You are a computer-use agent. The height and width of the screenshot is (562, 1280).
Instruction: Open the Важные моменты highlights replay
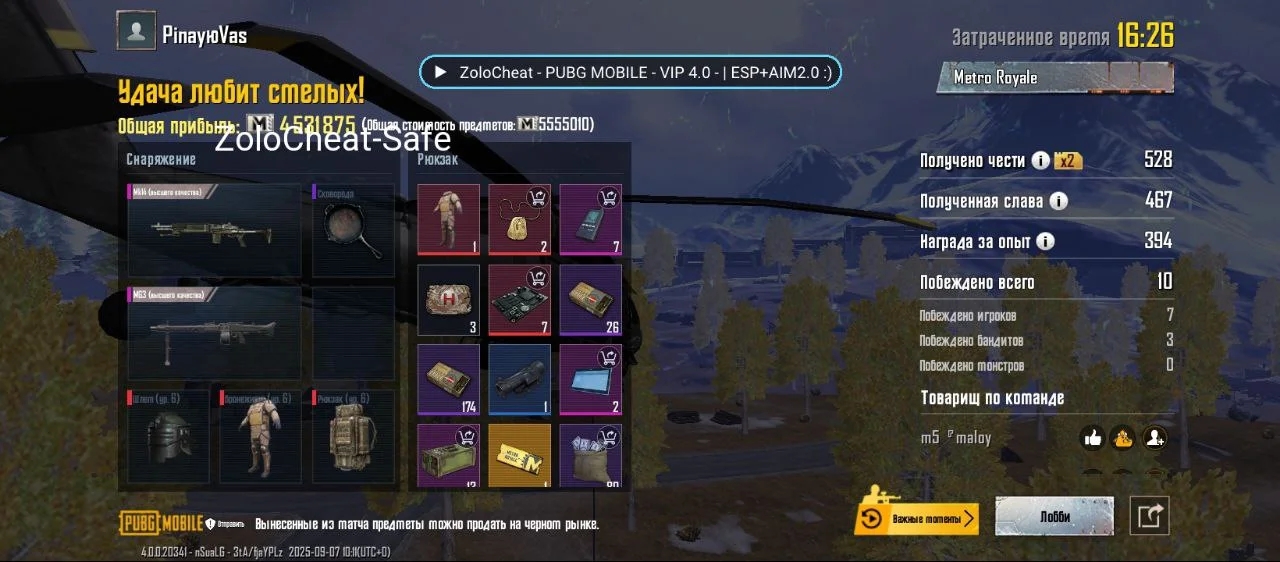tap(917, 518)
